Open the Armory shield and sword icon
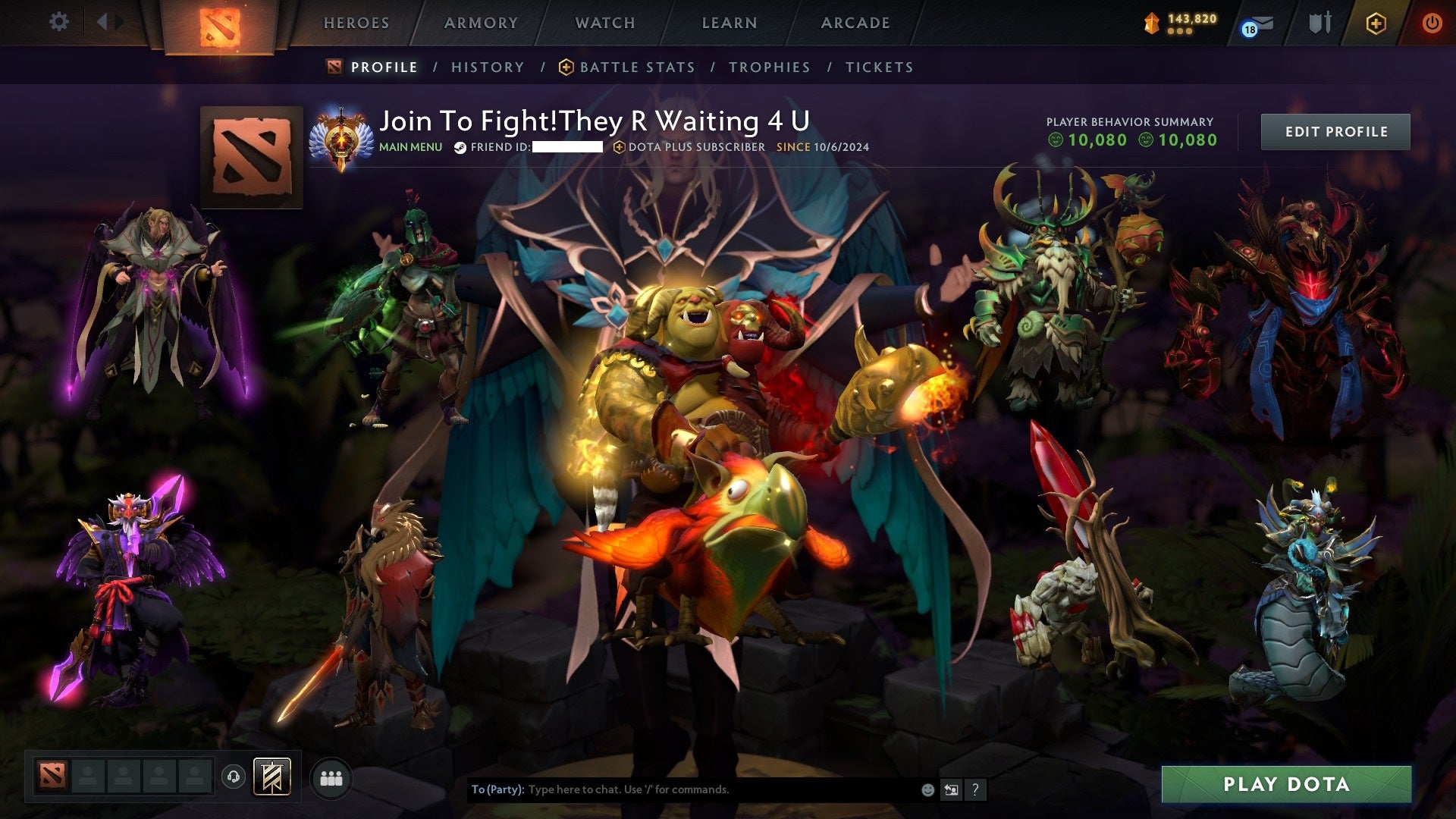The image size is (1456, 819). (x=1319, y=22)
